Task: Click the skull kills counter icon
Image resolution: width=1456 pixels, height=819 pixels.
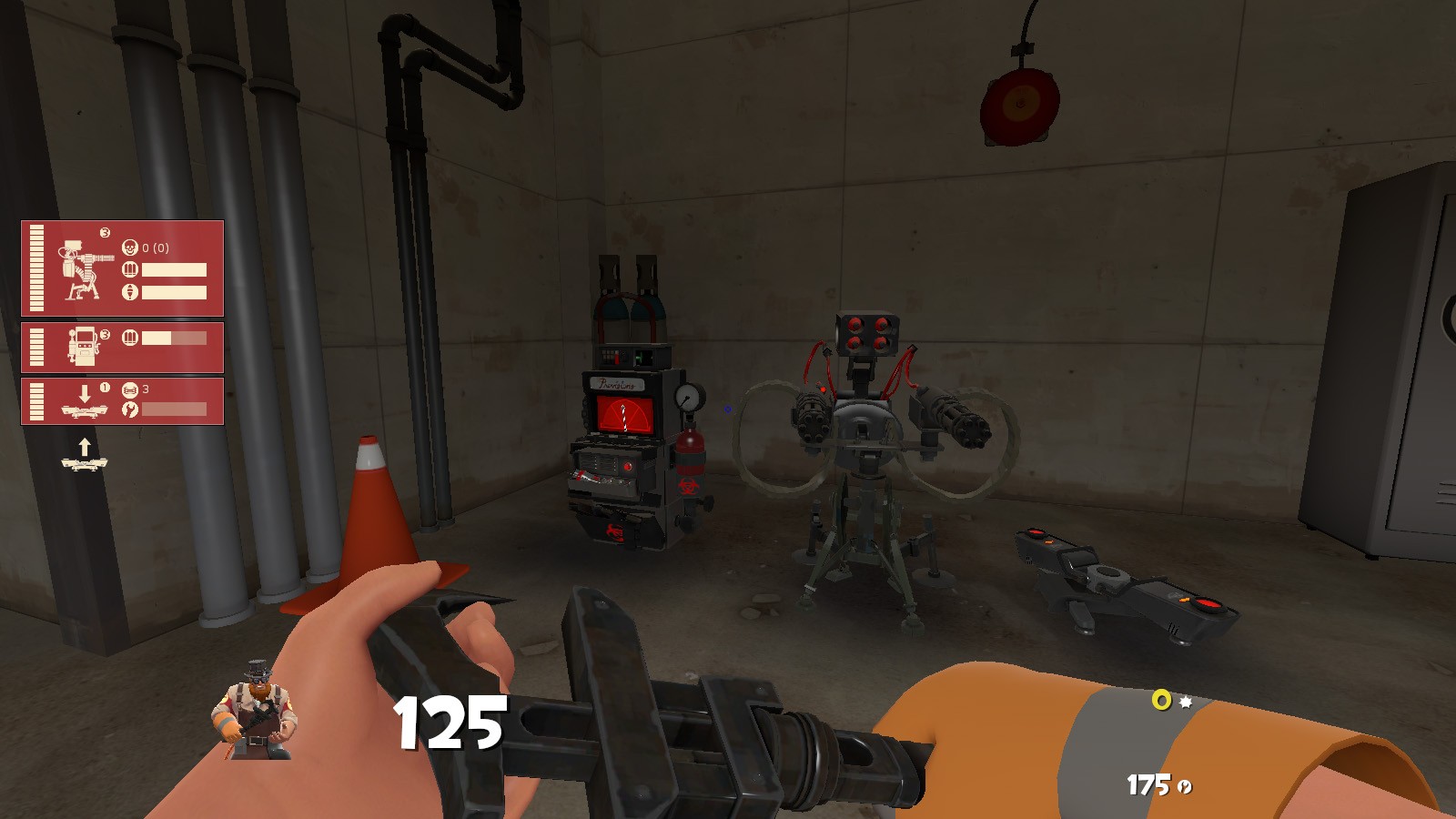Action: click(131, 248)
